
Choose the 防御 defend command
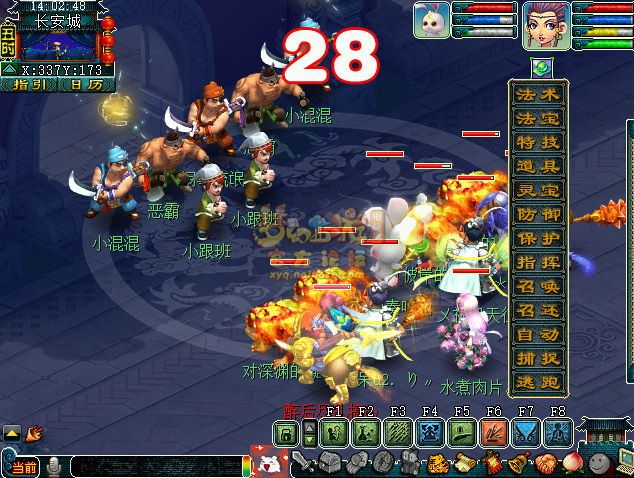coord(537,215)
